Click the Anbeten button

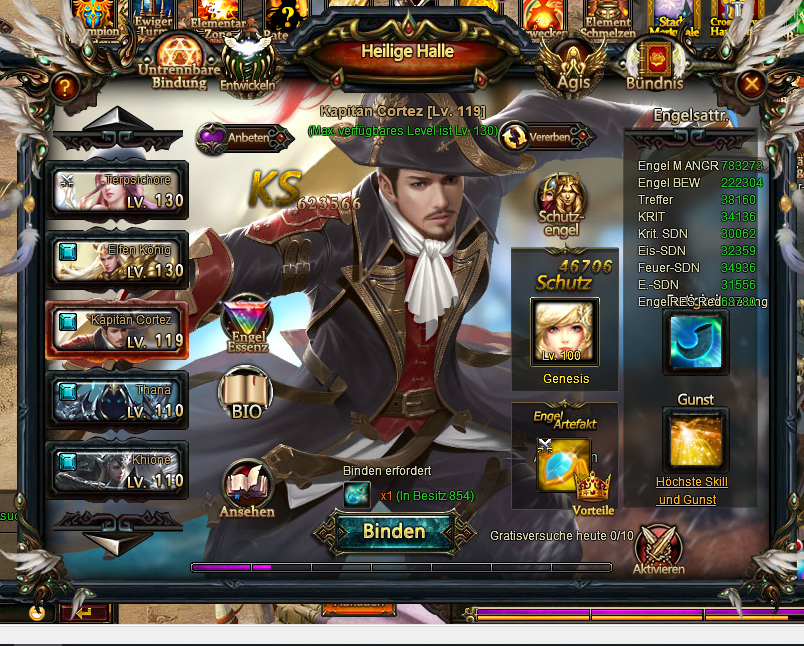(241, 138)
